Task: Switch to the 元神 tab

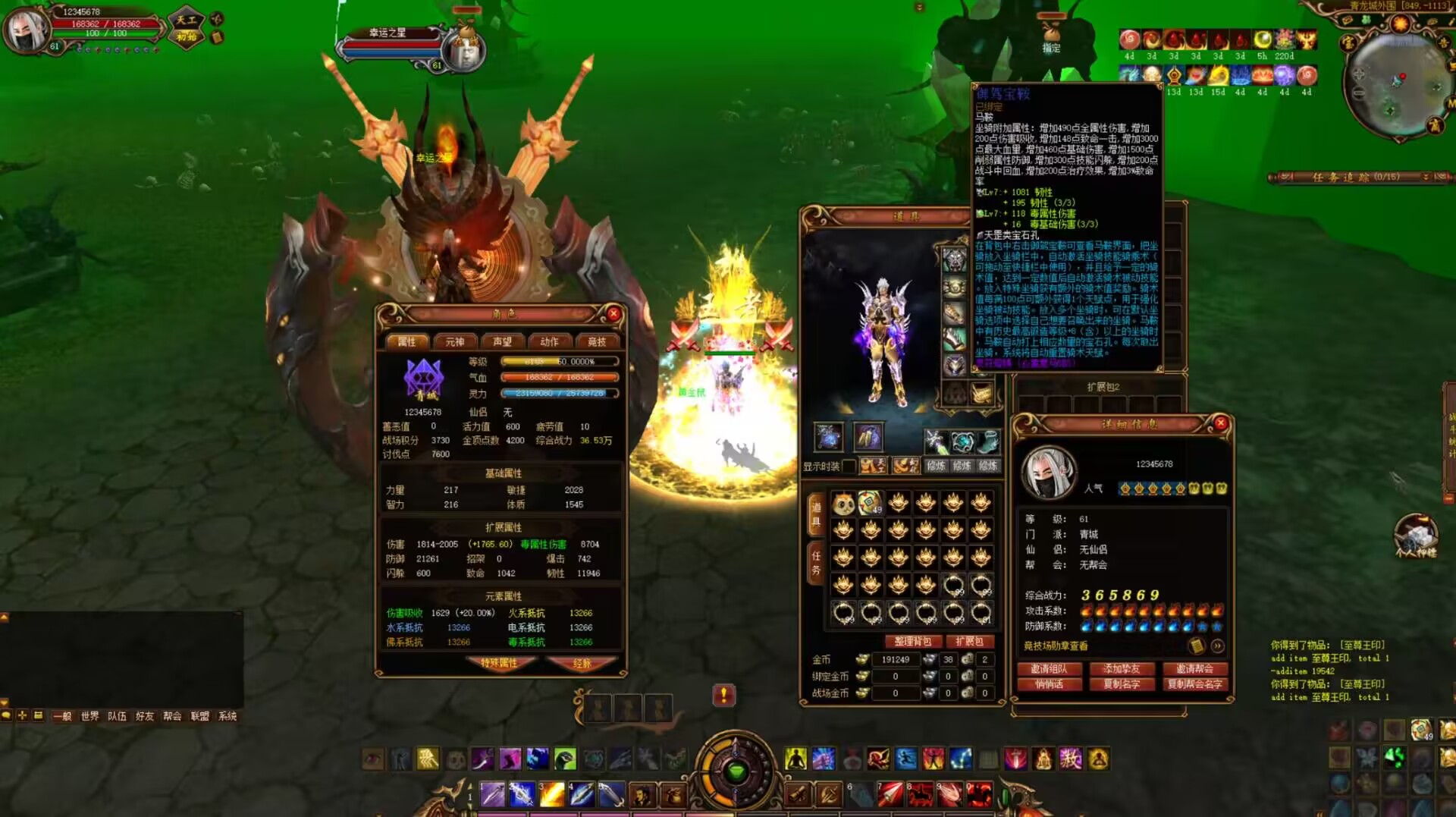Action: (x=454, y=342)
